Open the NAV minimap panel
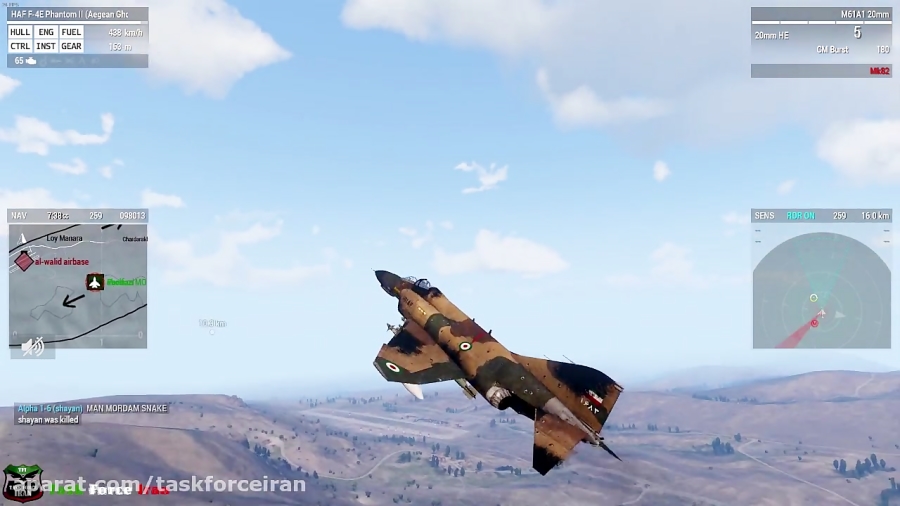 78,285
